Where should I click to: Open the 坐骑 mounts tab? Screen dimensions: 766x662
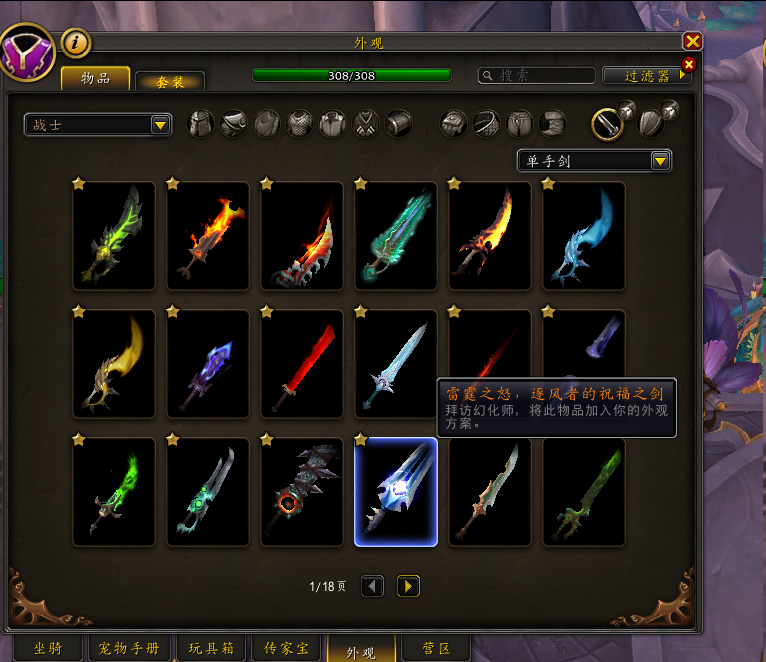point(47,649)
